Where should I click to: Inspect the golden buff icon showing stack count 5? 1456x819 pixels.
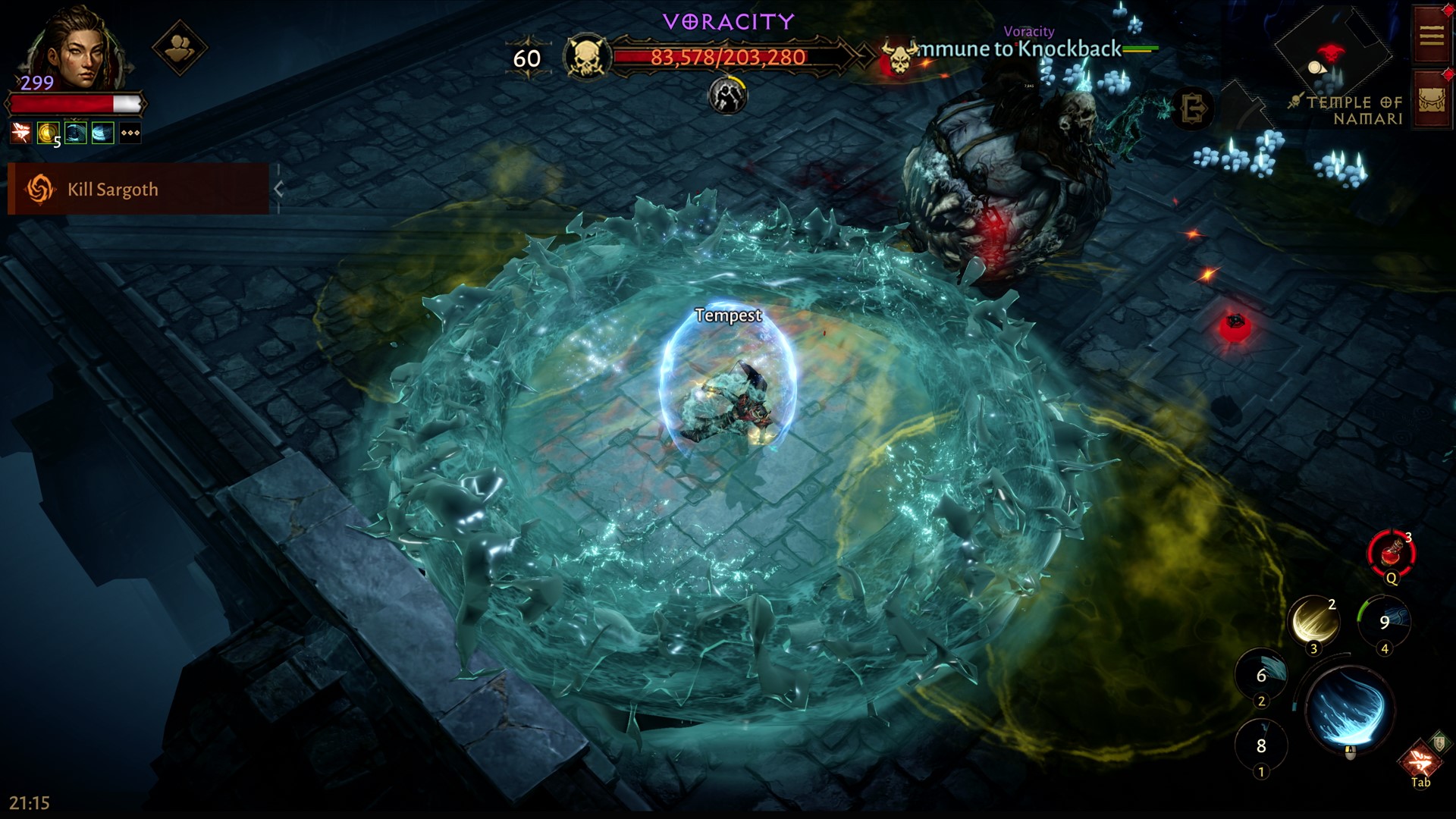(x=48, y=133)
